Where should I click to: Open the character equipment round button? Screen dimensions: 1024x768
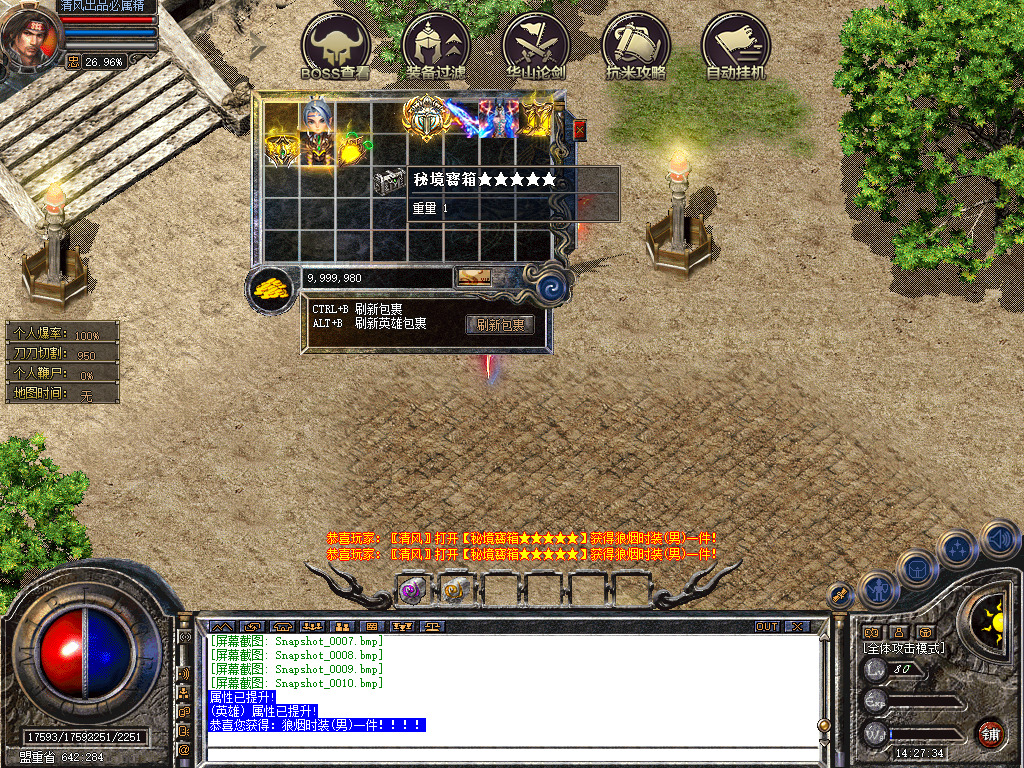coord(878,588)
